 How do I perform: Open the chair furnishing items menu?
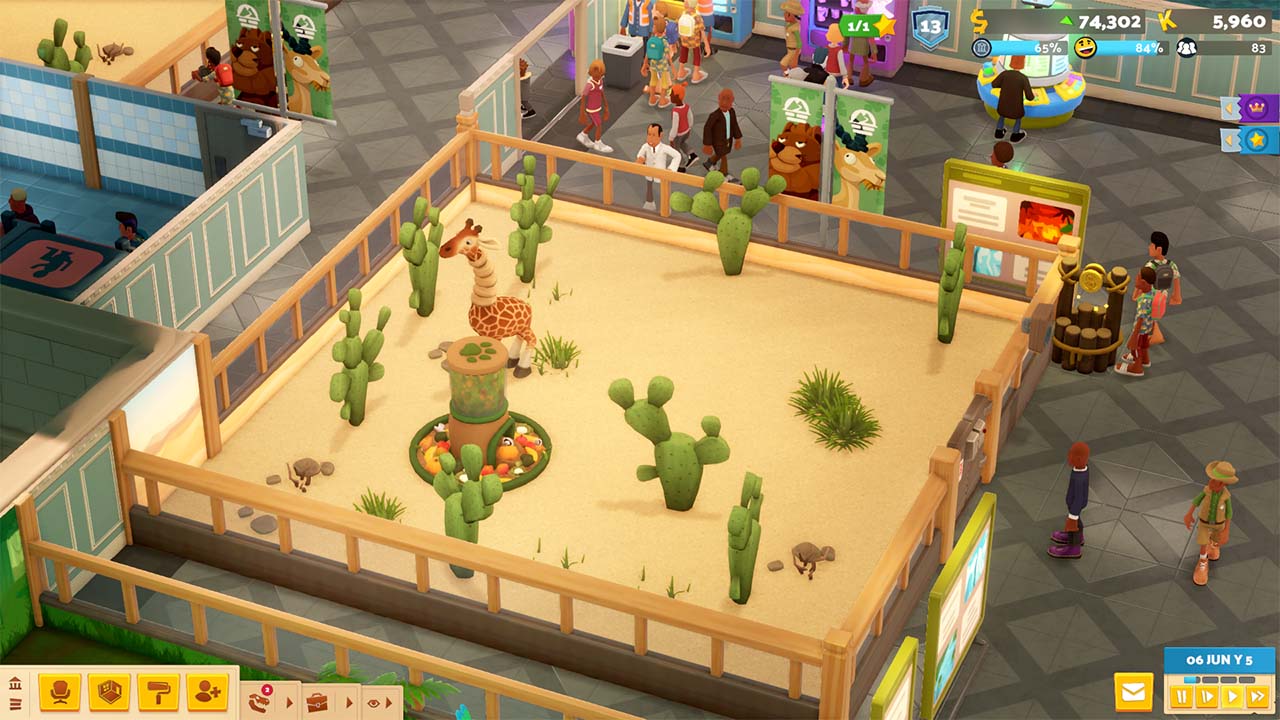coord(59,692)
